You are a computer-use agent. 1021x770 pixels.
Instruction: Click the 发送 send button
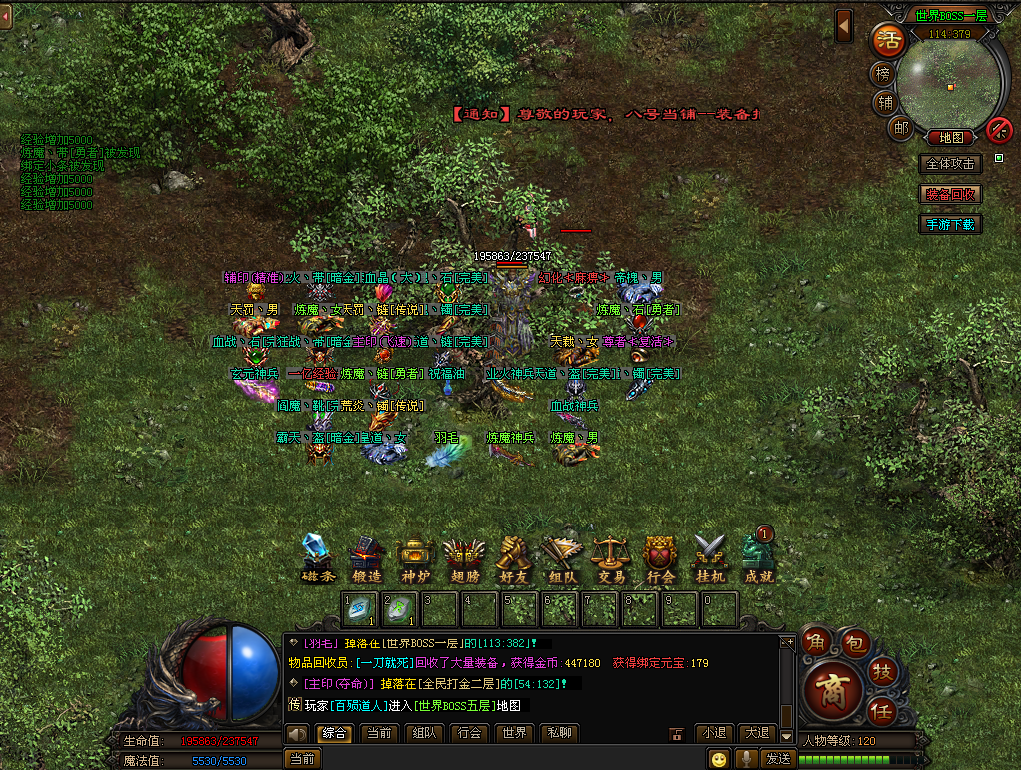click(779, 758)
